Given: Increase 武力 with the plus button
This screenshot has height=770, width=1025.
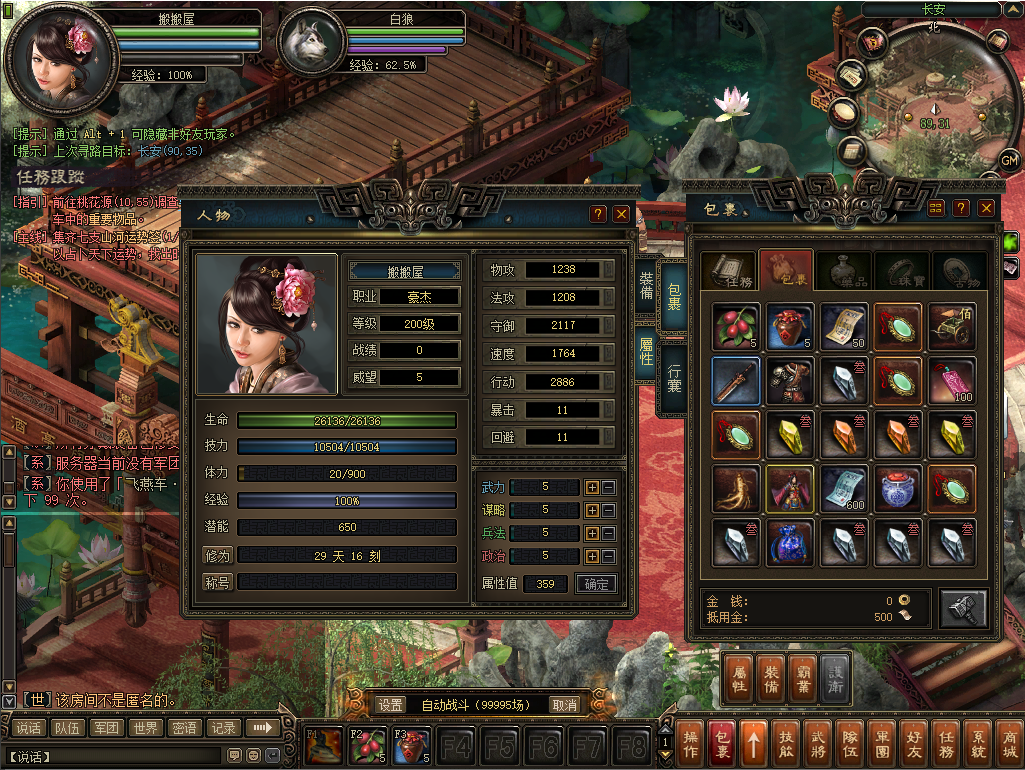Looking at the screenshot, I should [592, 487].
